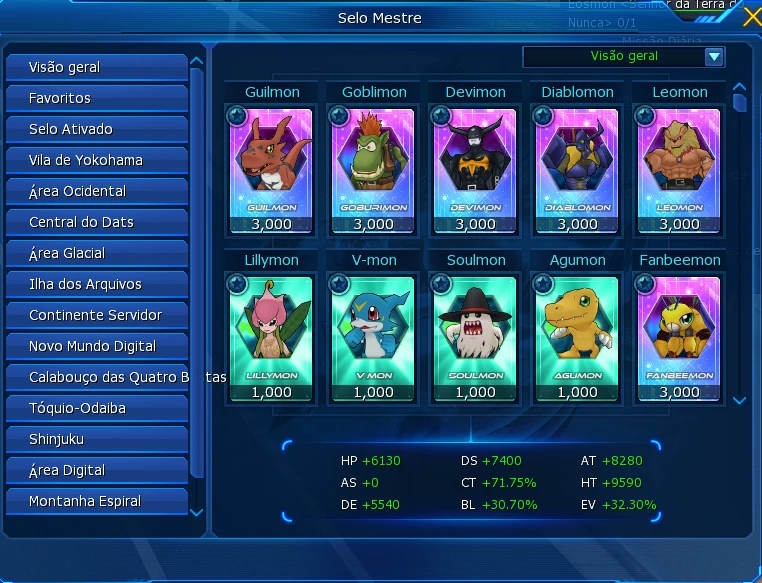Choose the Área Ocidental category
This screenshot has width=762, height=583.
[96, 191]
